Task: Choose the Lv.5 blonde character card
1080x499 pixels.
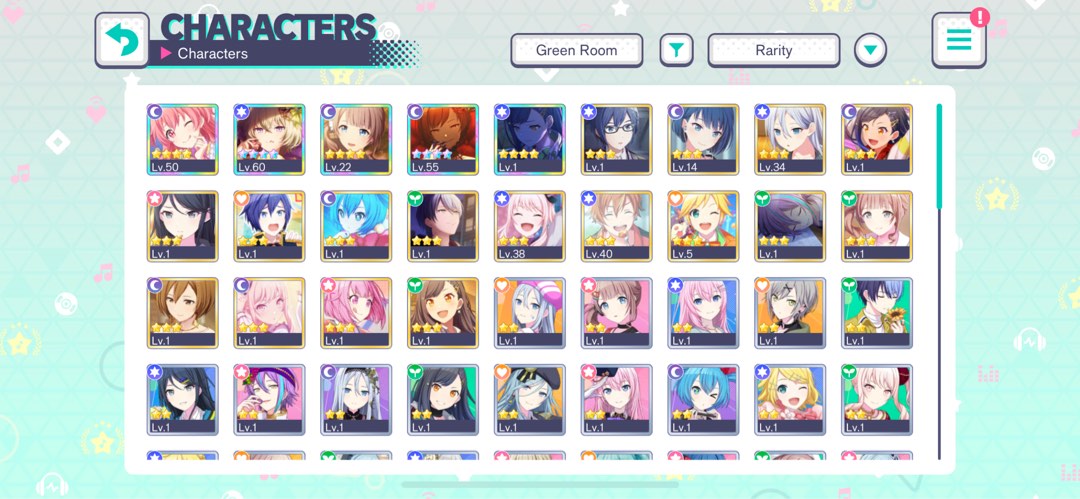Action: (x=703, y=227)
